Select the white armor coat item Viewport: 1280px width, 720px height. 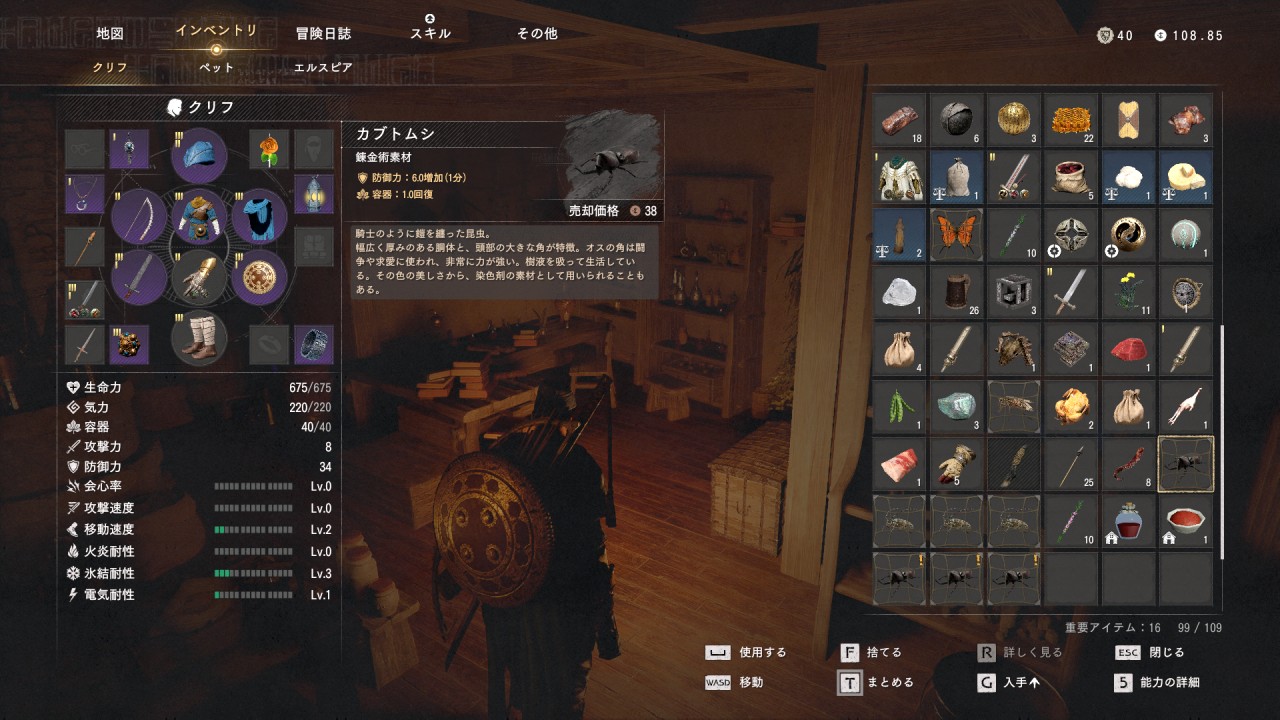tap(900, 177)
